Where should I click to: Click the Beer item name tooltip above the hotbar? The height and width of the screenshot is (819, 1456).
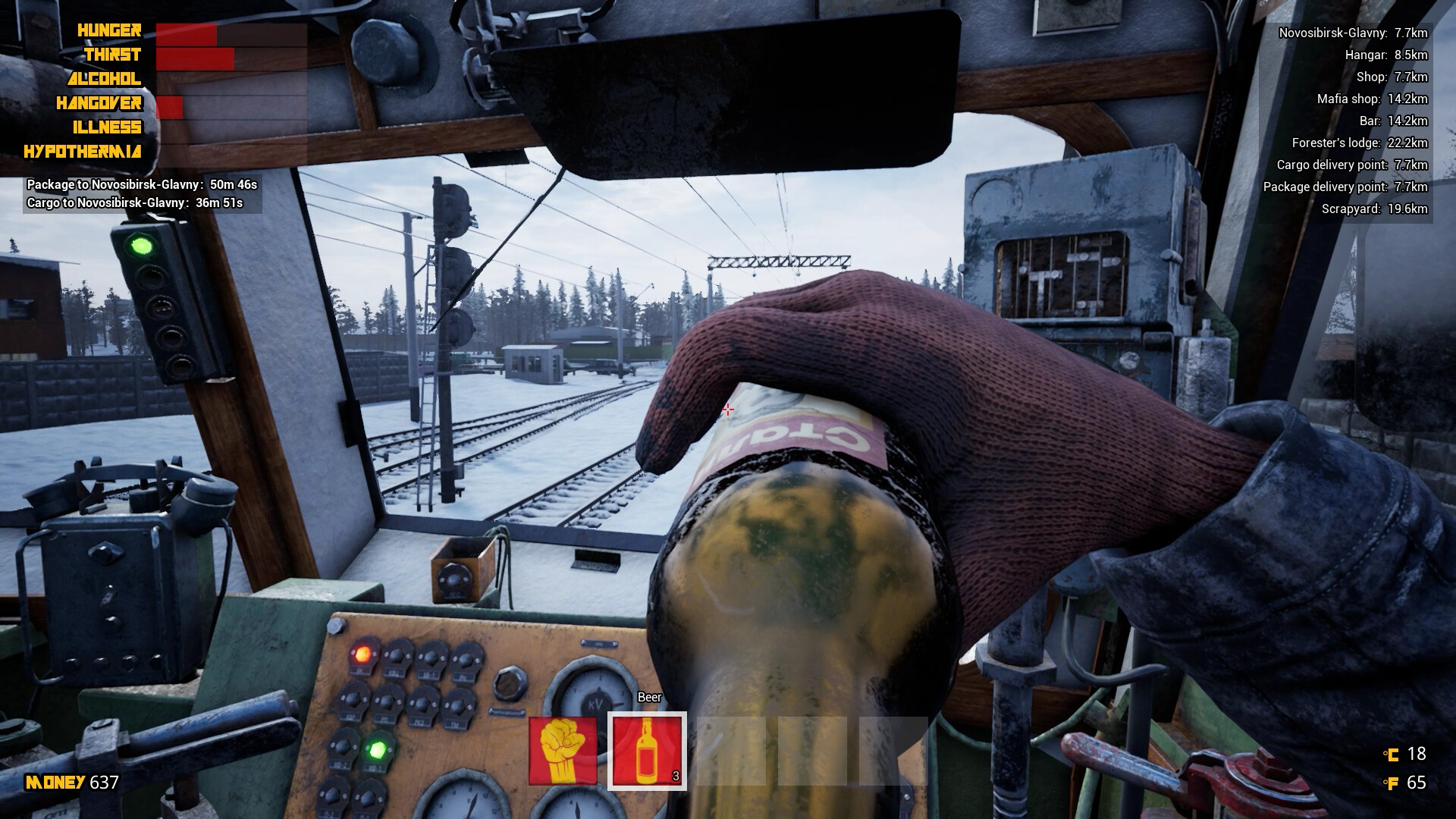pos(648,697)
